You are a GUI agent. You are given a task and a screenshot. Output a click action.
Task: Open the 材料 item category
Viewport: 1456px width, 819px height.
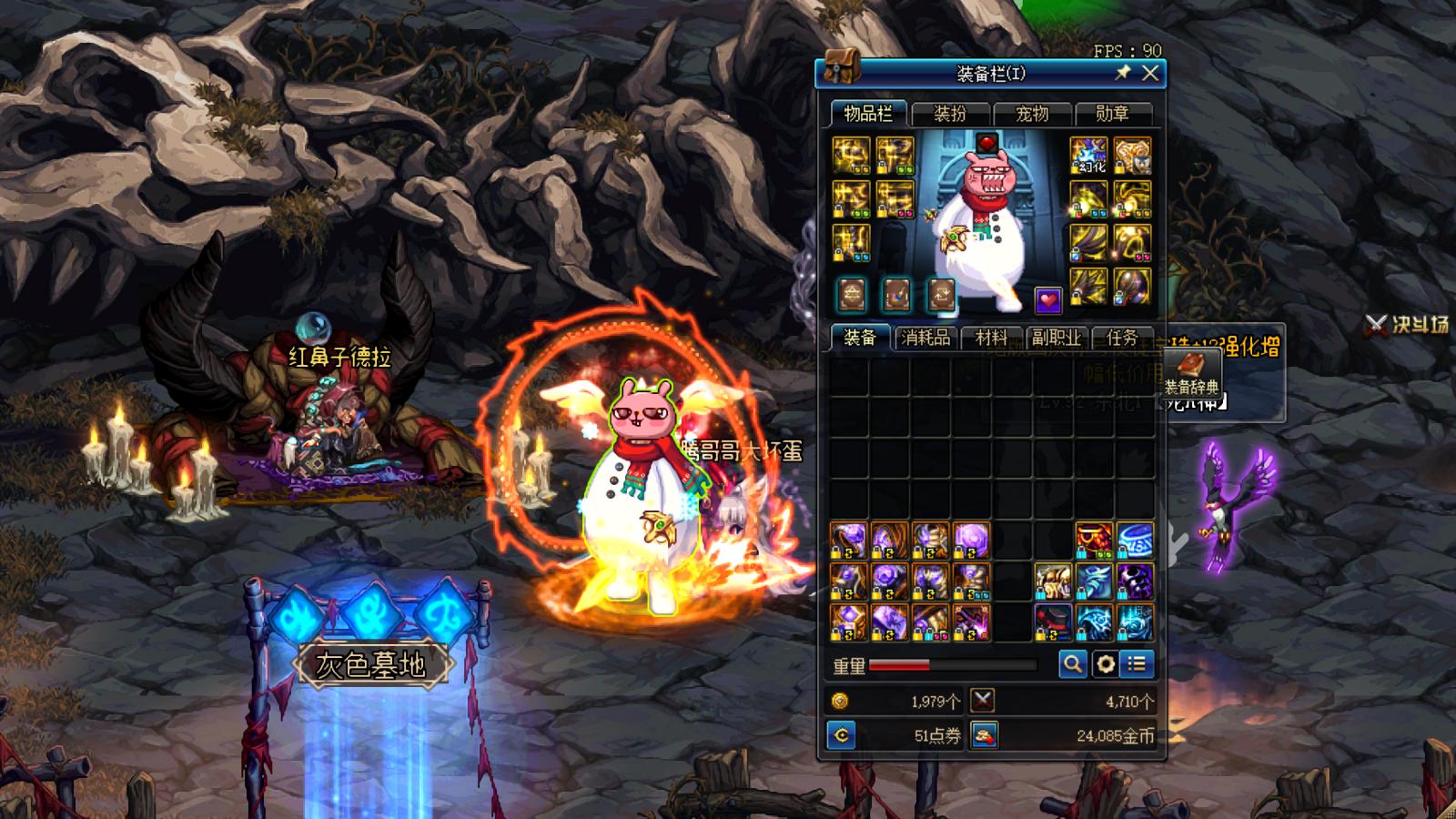[x=991, y=338]
